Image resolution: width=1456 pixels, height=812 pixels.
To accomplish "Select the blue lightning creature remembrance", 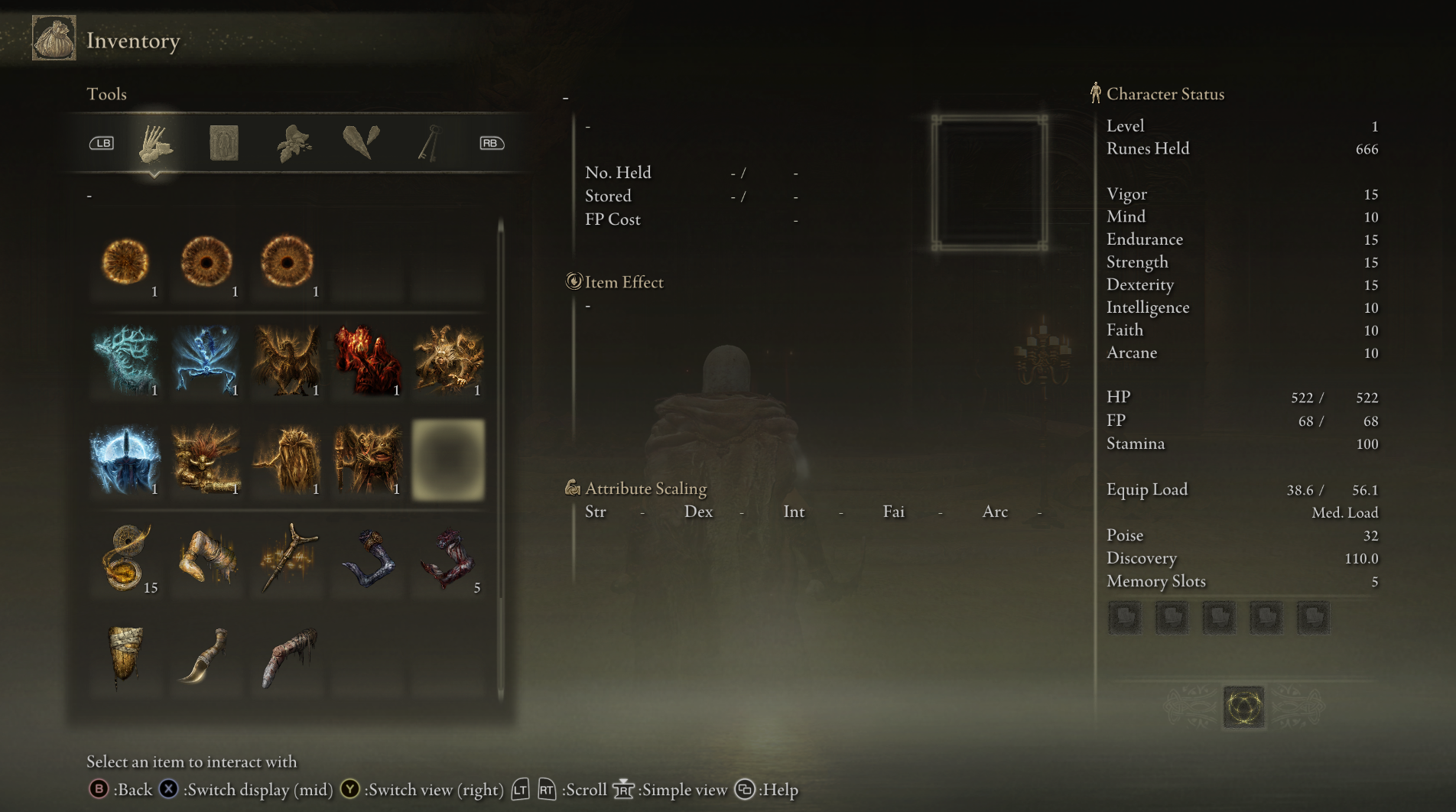I will tap(206, 359).
